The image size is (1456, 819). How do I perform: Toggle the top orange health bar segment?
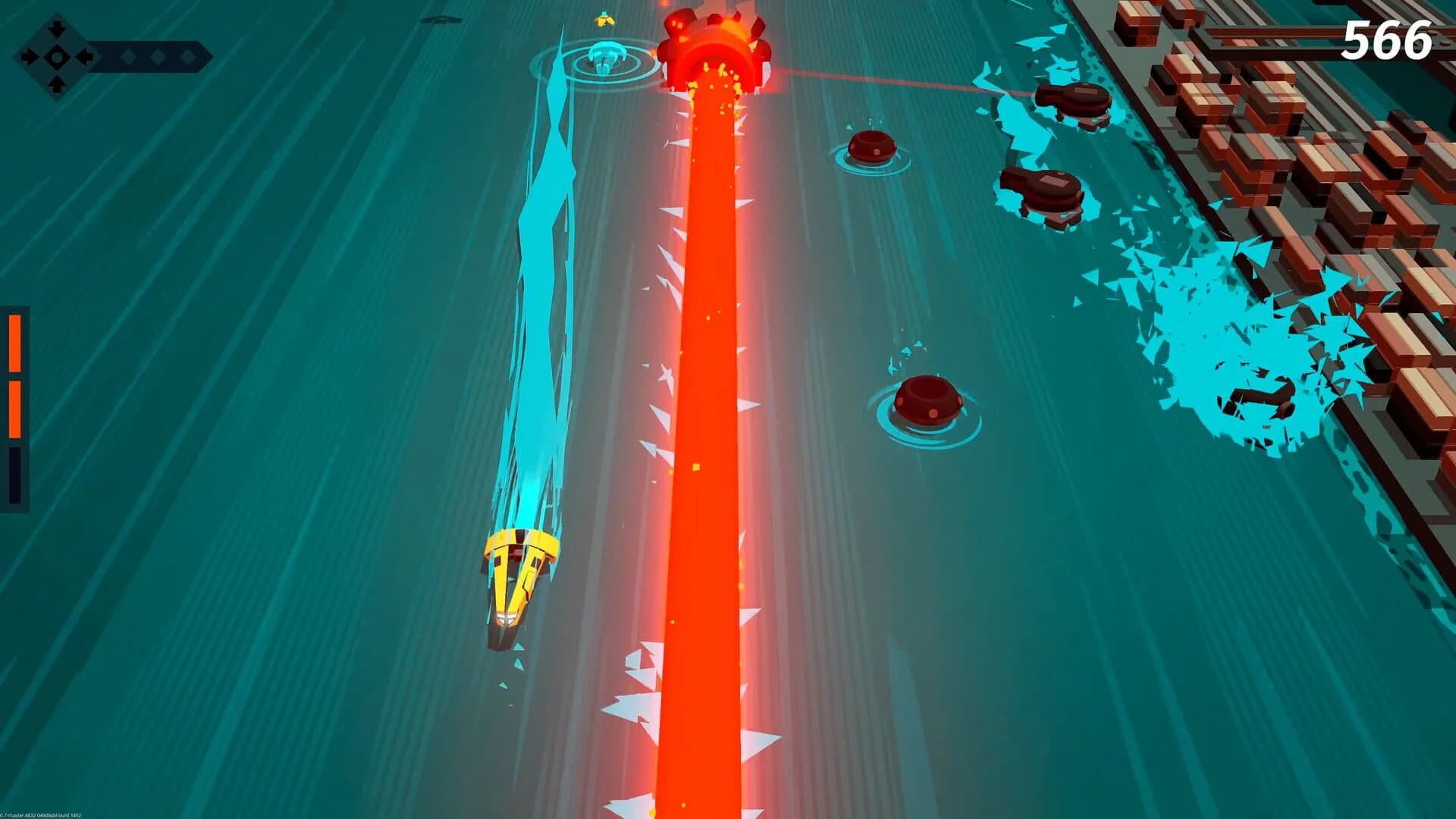(x=15, y=341)
